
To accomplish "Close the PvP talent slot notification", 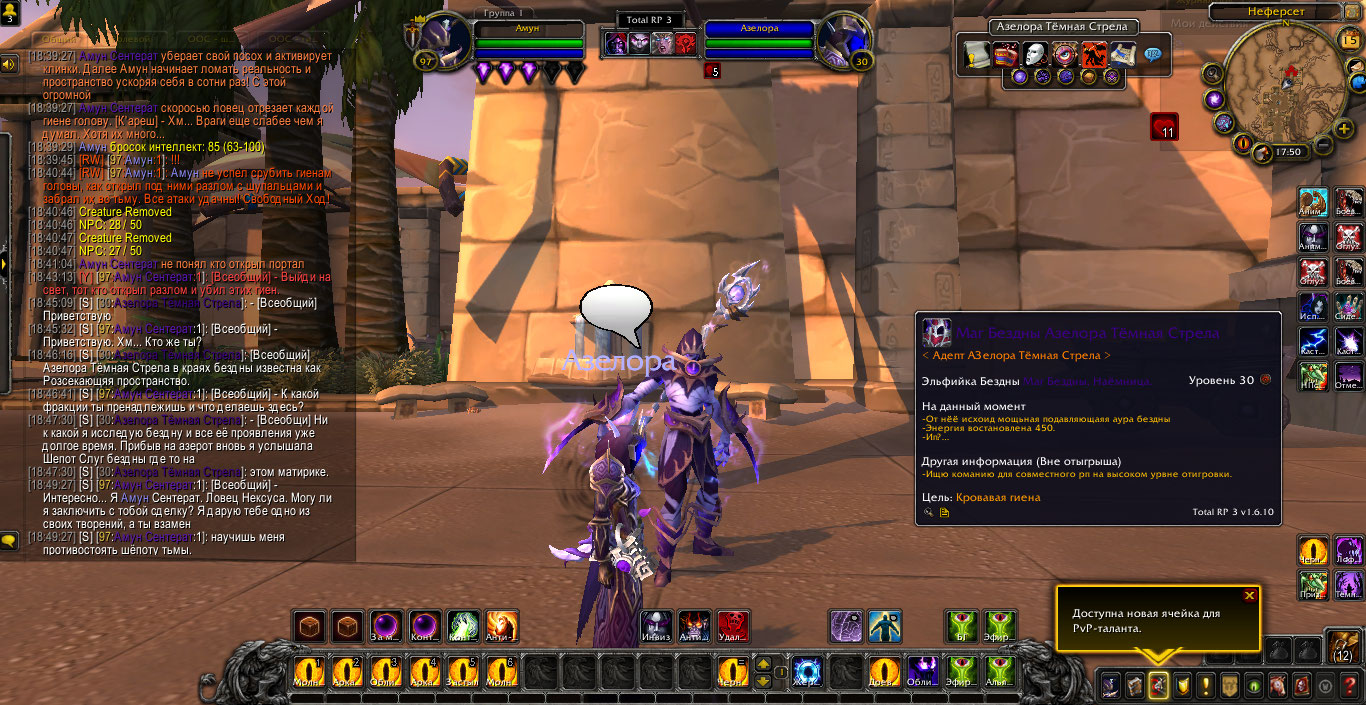I will [1249, 595].
